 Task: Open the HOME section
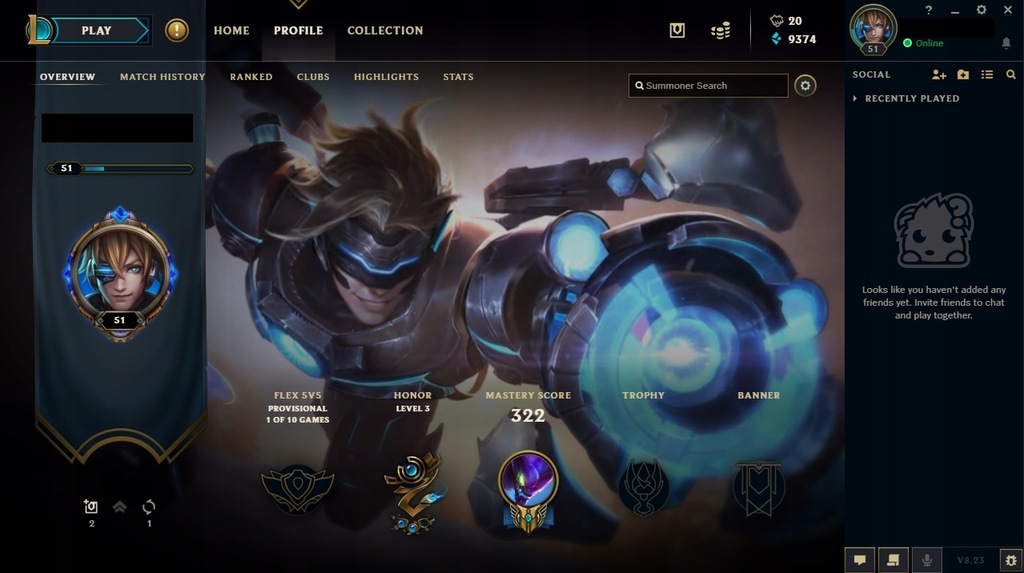pyautogui.click(x=231, y=31)
